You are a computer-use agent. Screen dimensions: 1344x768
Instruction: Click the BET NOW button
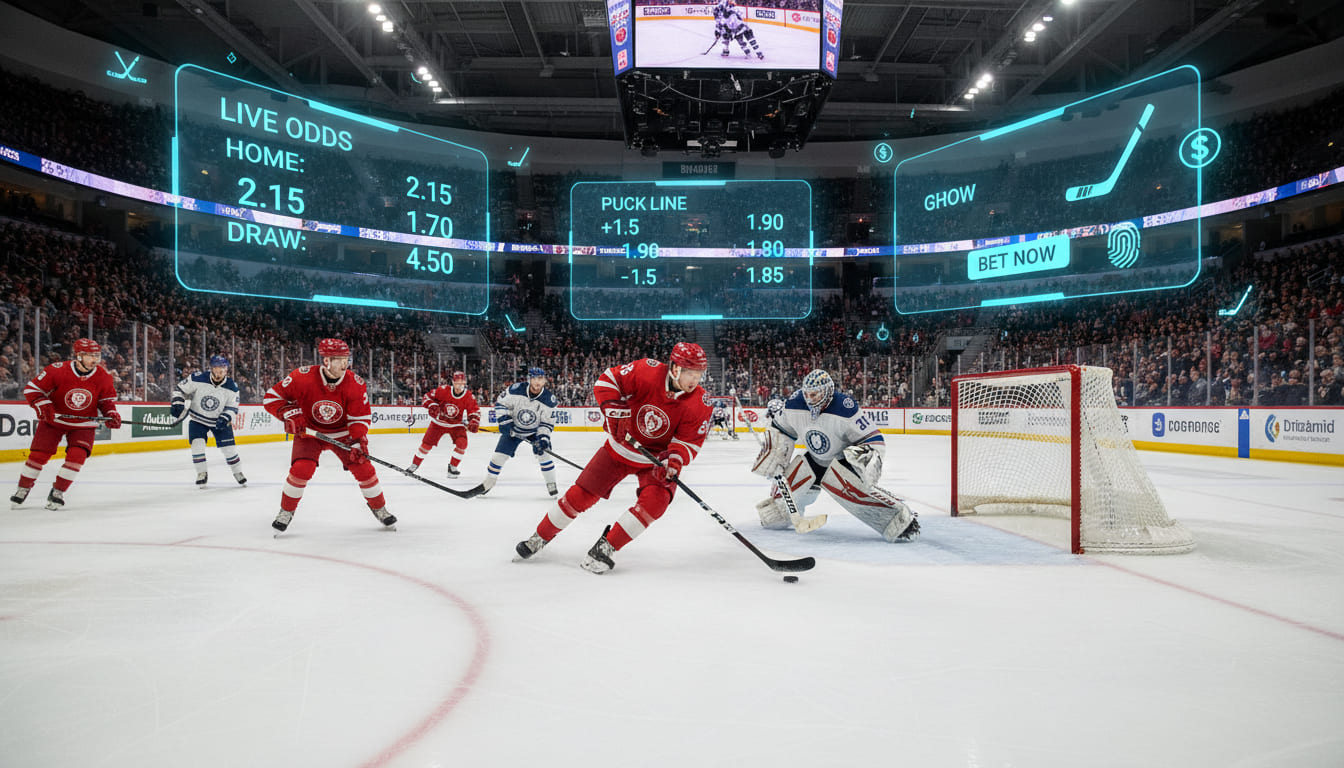(1018, 259)
